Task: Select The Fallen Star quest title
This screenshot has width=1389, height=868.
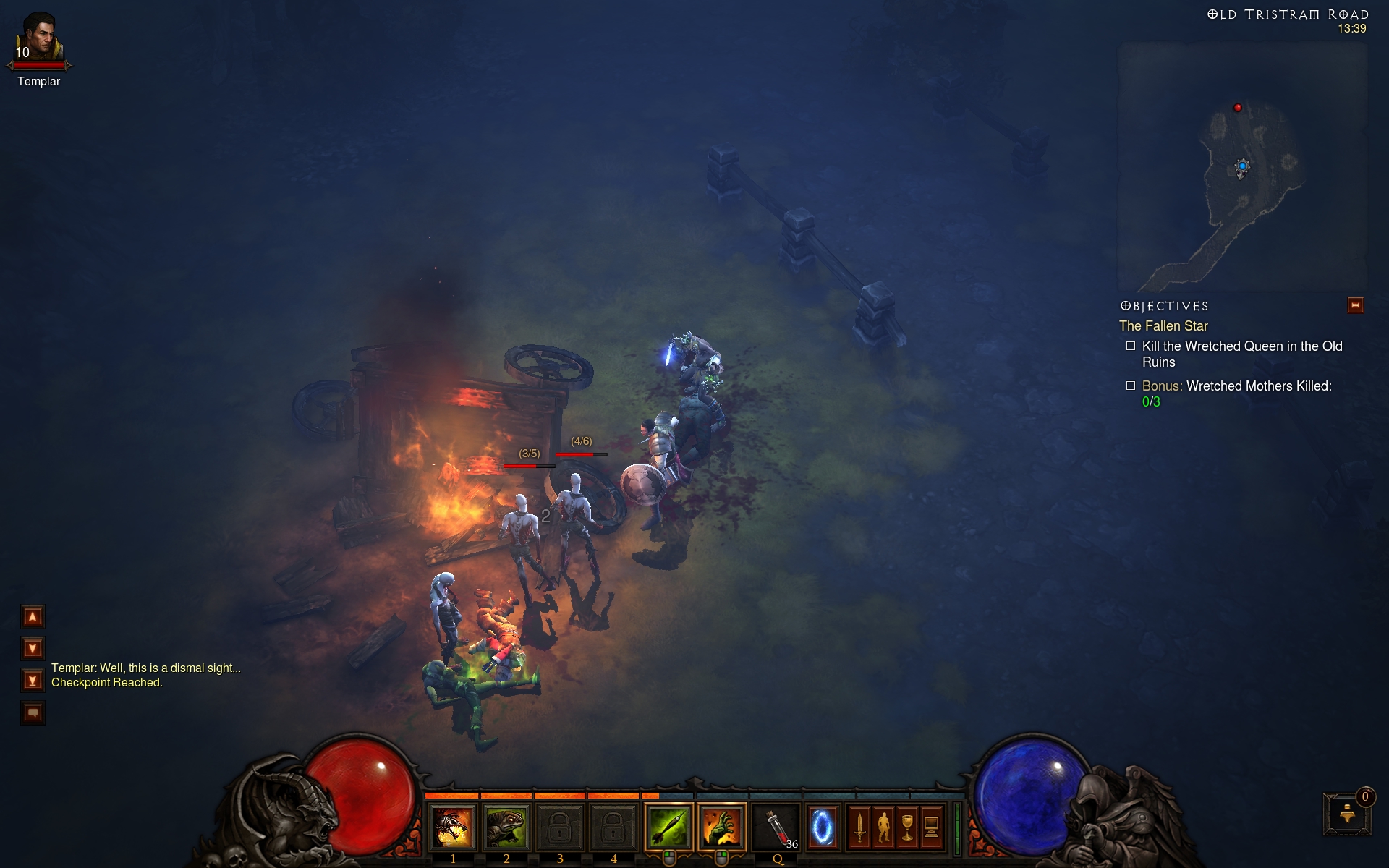Action: click(x=1163, y=326)
